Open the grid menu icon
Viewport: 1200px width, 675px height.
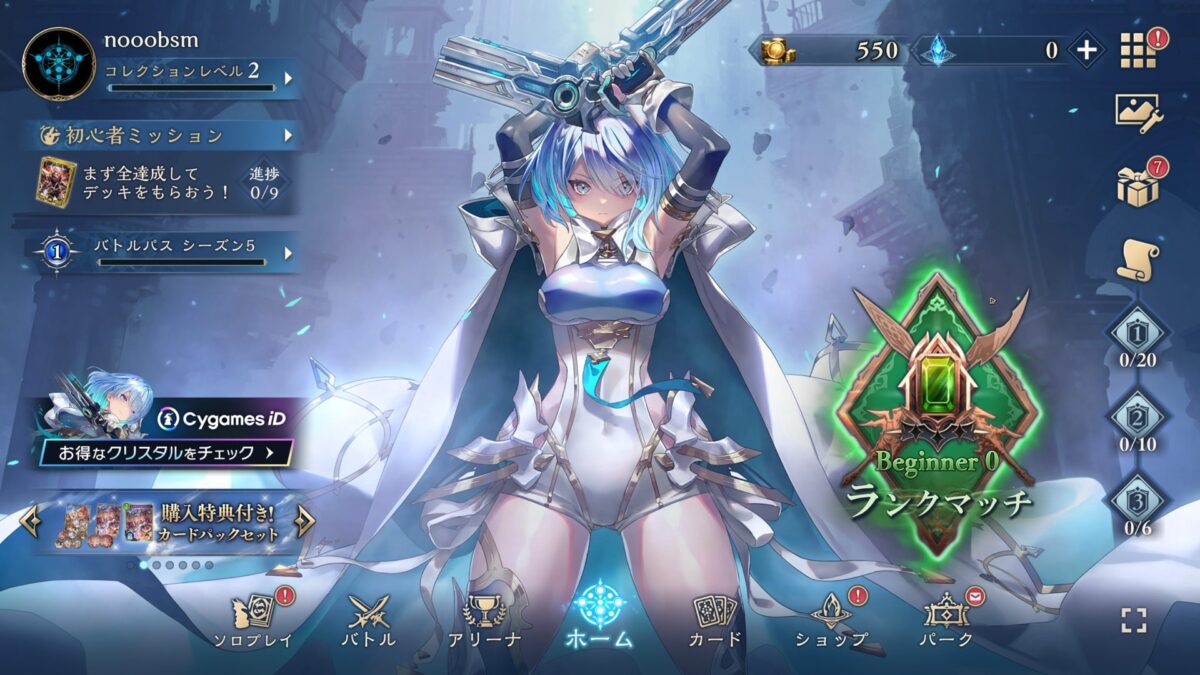tap(1137, 51)
